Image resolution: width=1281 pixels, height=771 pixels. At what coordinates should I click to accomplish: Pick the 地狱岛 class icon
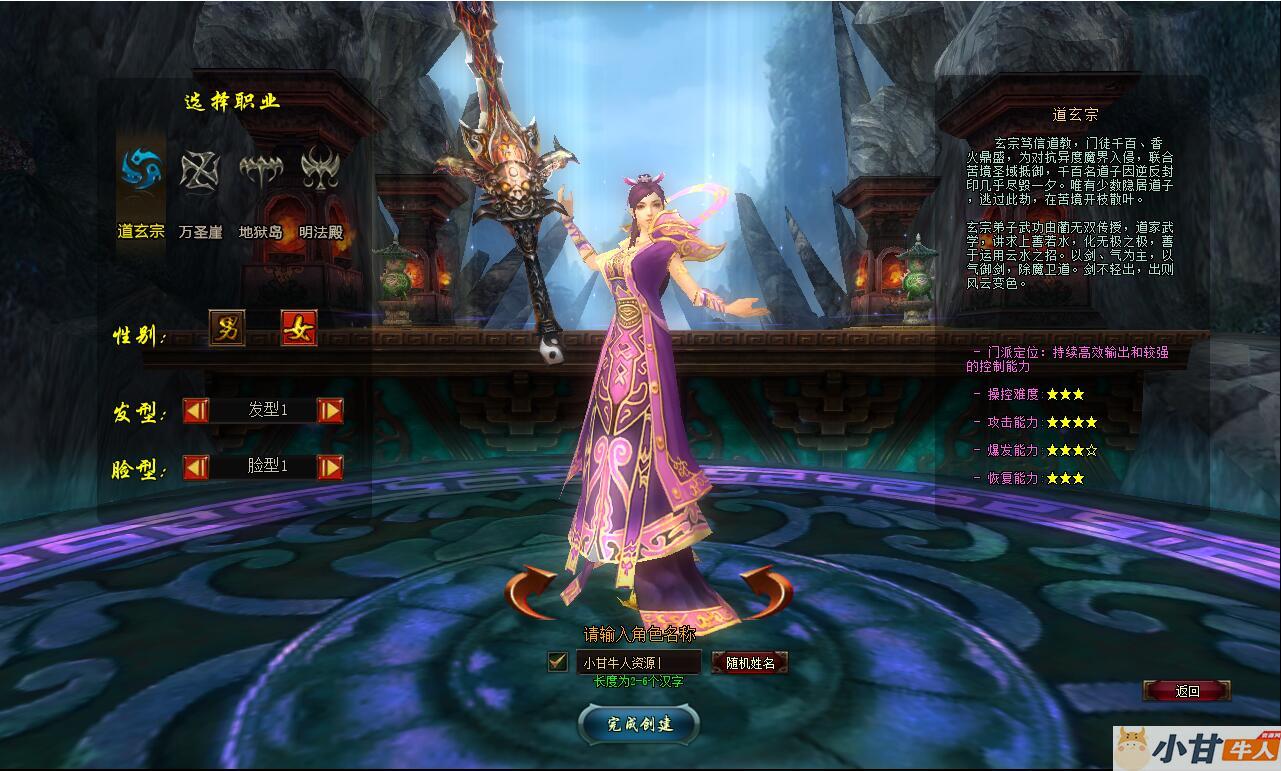coord(260,172)
